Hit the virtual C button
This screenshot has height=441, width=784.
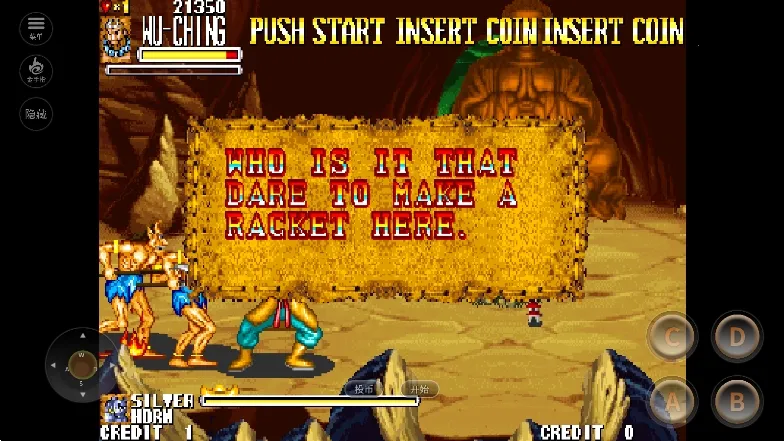pos(672,337)
